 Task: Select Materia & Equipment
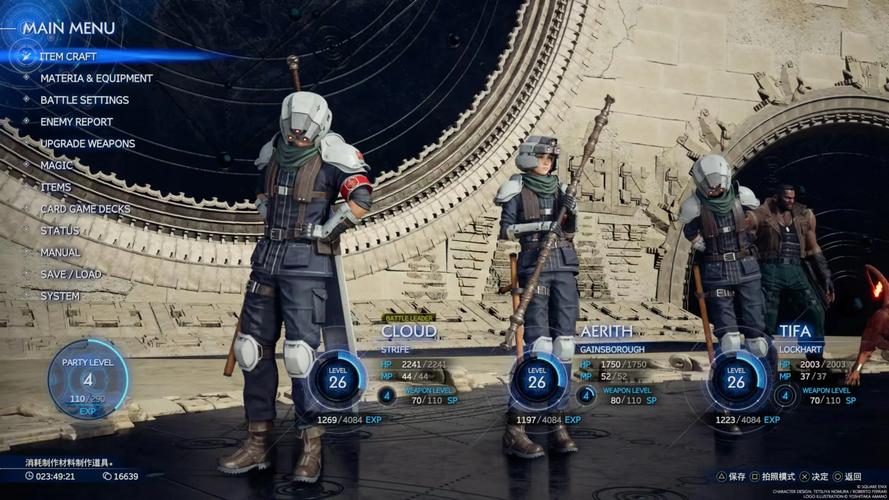click(x=96, y=78)
